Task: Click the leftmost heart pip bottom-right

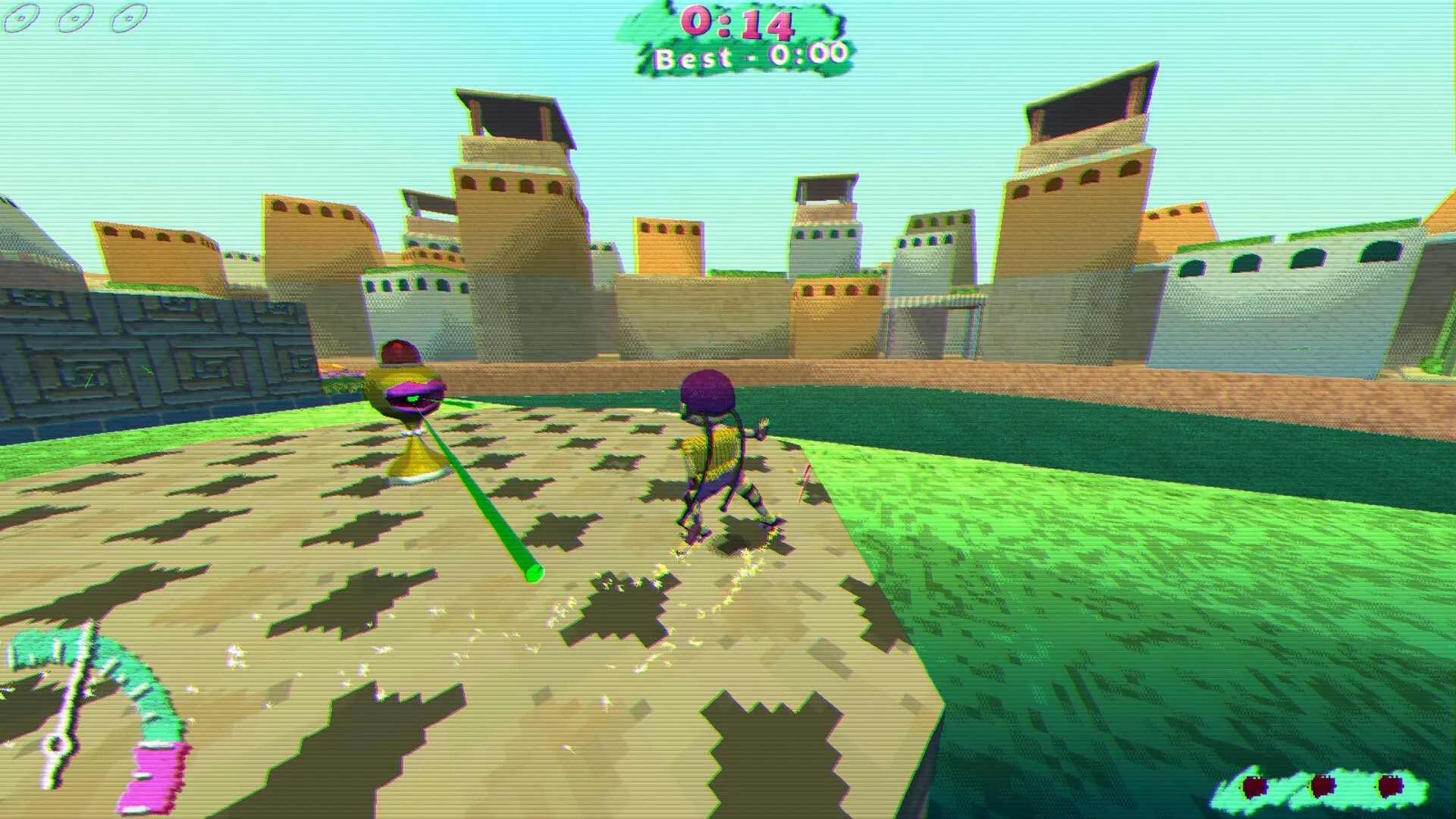Action: (1254, 786)
